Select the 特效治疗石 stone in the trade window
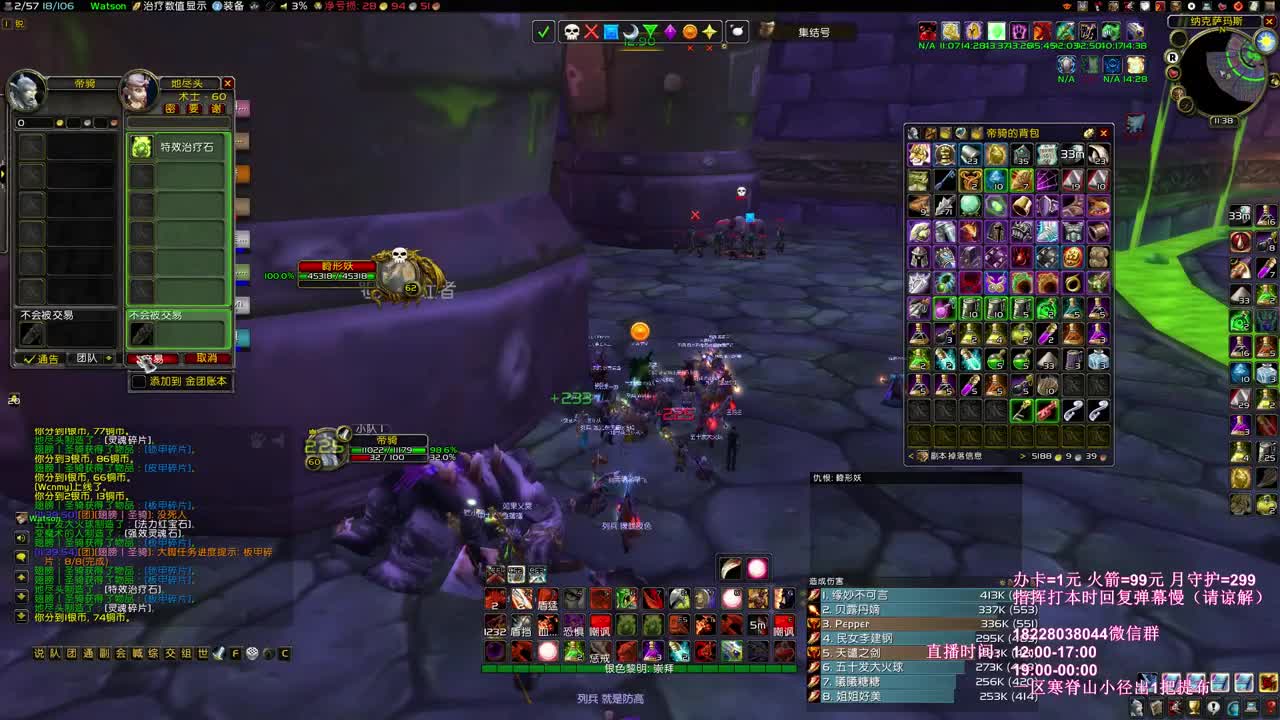Screen dimensions: 1280x720 pos(142,146)
